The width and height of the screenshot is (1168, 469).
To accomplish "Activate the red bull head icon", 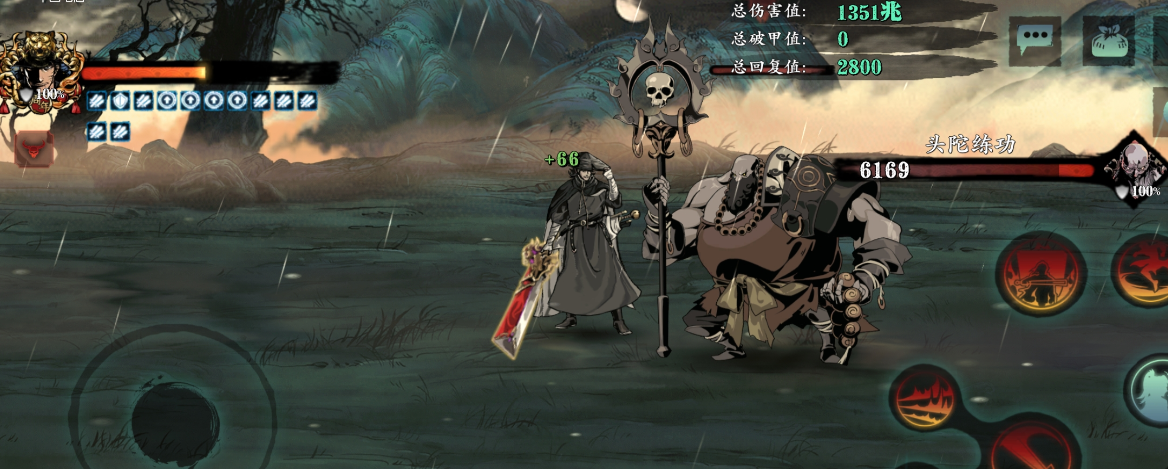I will pyautogui.click(x=33, y=148).
